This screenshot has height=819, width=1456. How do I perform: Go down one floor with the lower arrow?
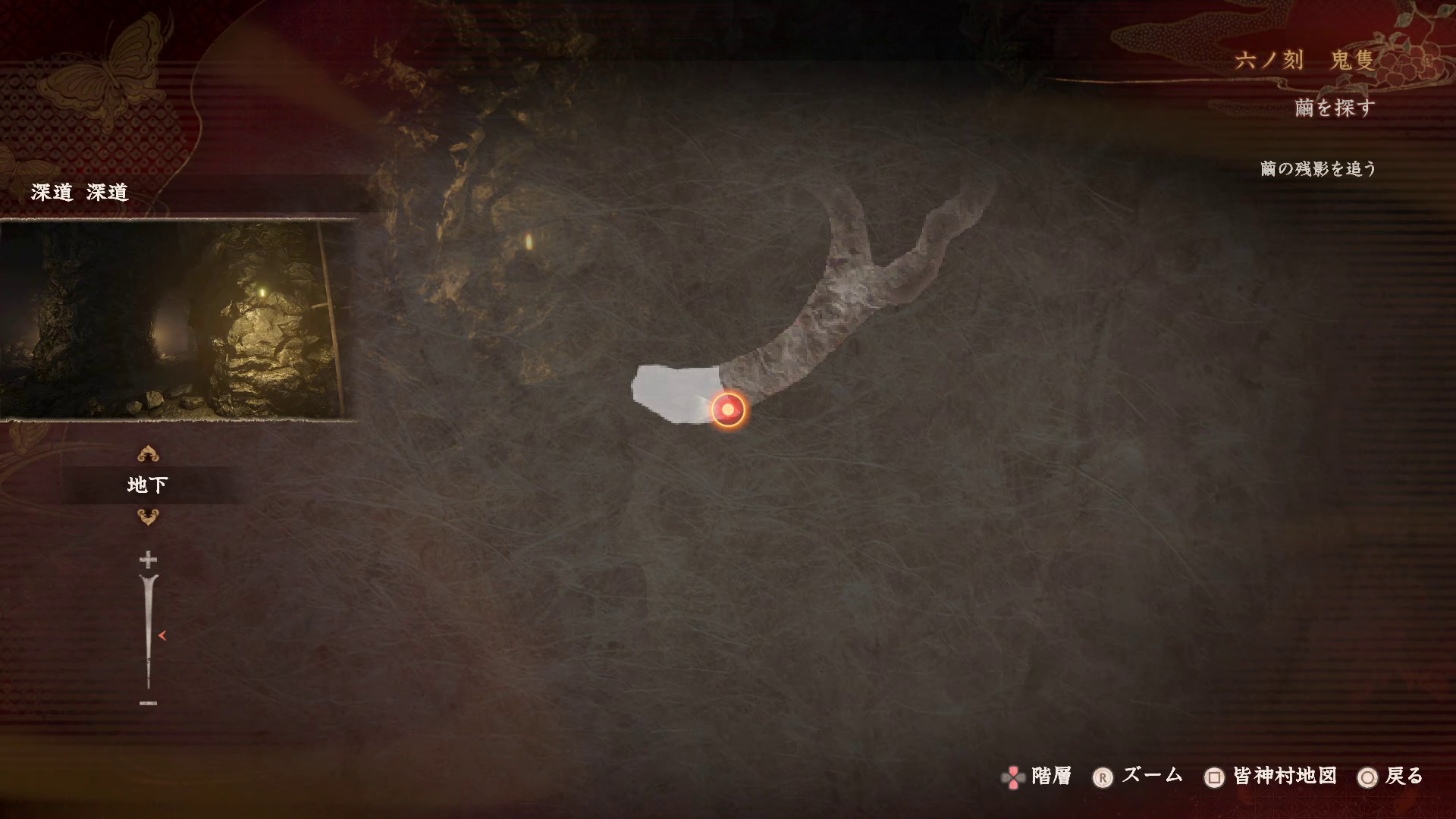[148, 517]
